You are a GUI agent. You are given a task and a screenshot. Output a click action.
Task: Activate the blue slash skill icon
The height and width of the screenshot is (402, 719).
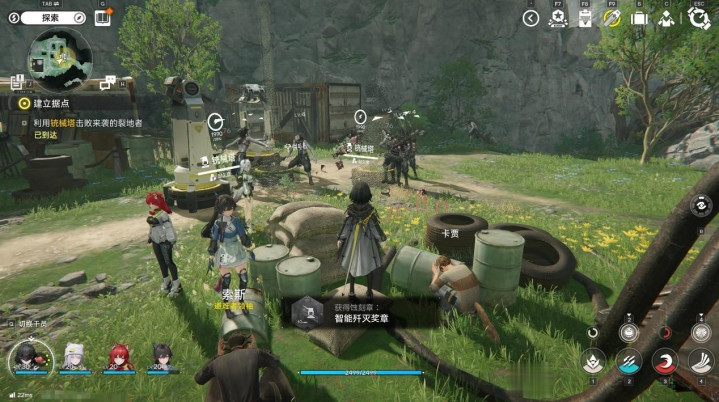pos(628,361)
